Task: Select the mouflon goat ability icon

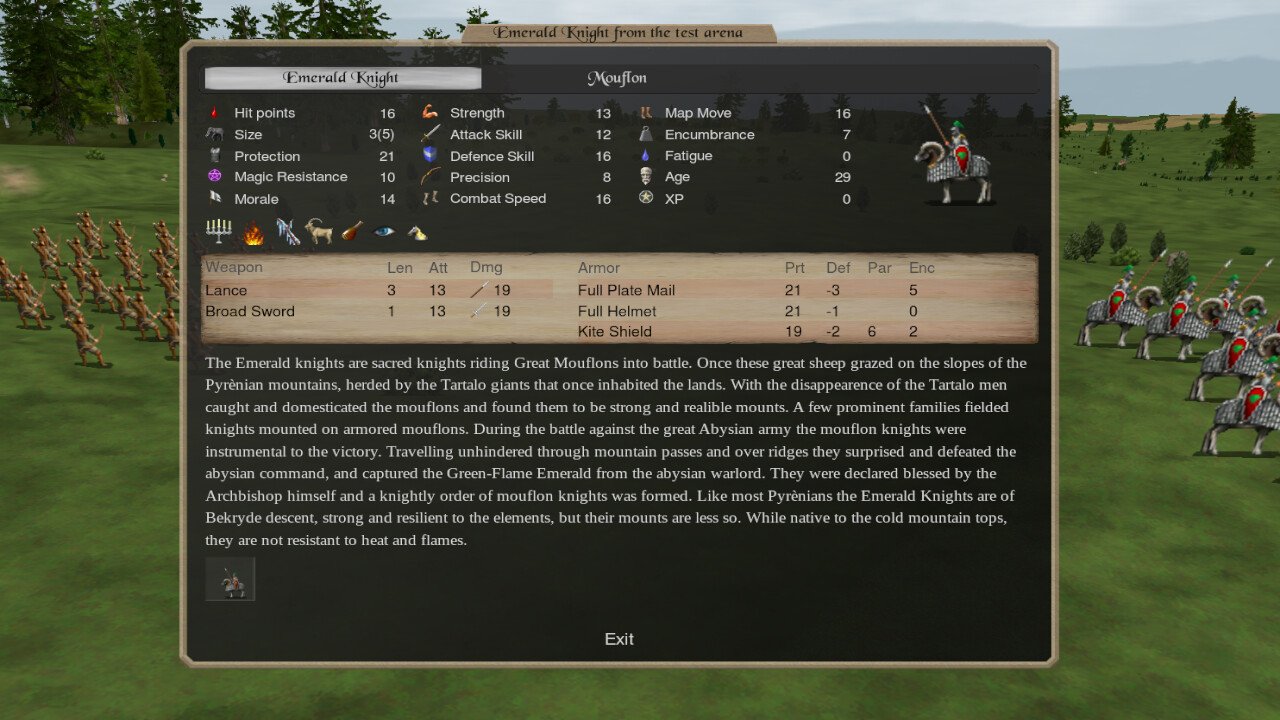Action: click(x=318, y=231)
